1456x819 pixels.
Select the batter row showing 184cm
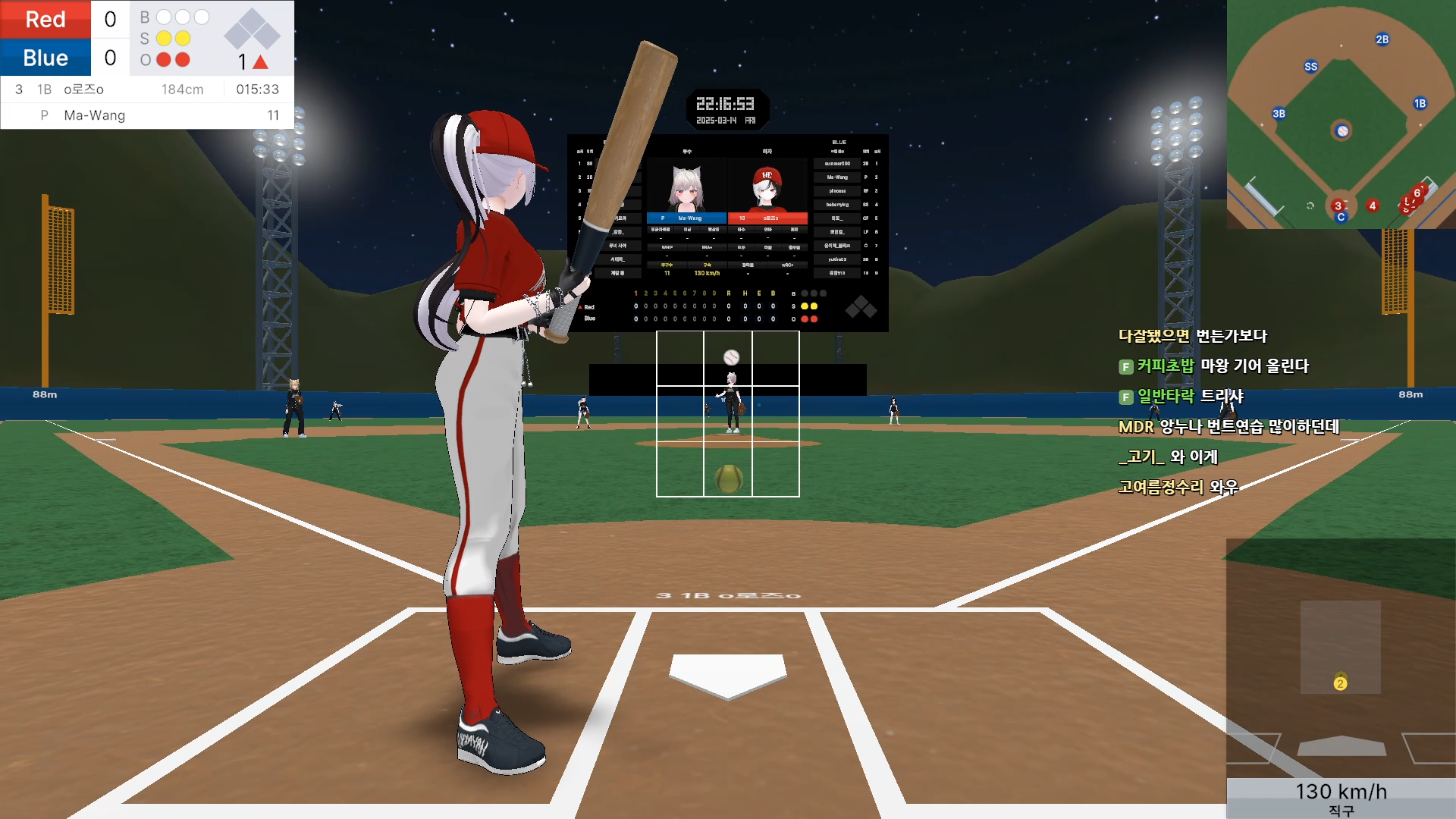click(x=147, y=89)
